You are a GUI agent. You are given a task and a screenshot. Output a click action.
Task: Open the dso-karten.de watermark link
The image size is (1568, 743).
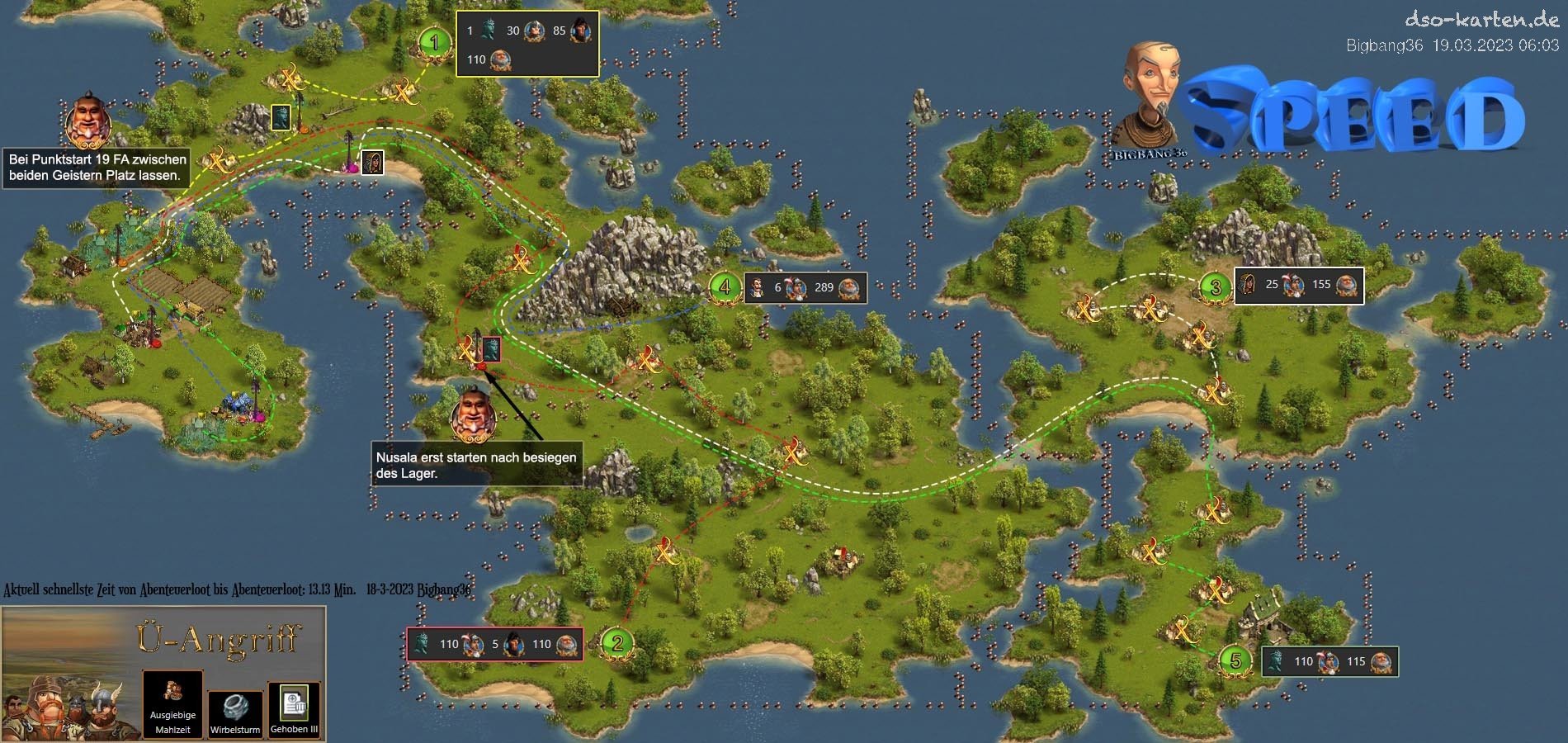(x=1481, y=19)
